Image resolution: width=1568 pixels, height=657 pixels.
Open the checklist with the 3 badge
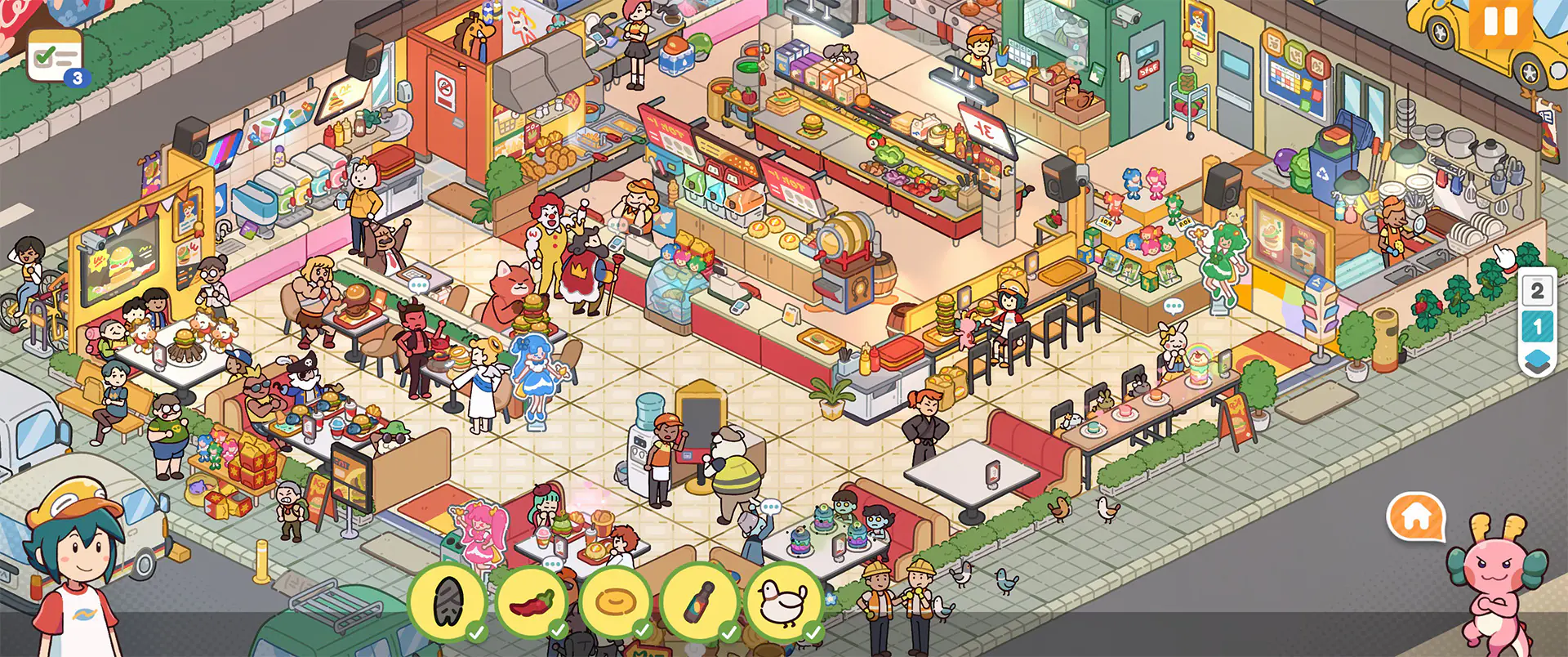(x=55, y=56)
